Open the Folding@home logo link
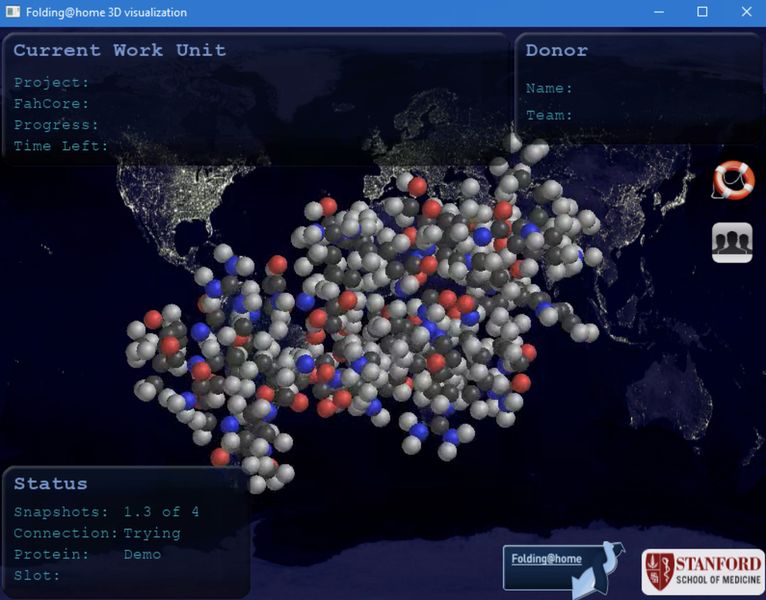The image size is (766, 600). coord(560,566)
